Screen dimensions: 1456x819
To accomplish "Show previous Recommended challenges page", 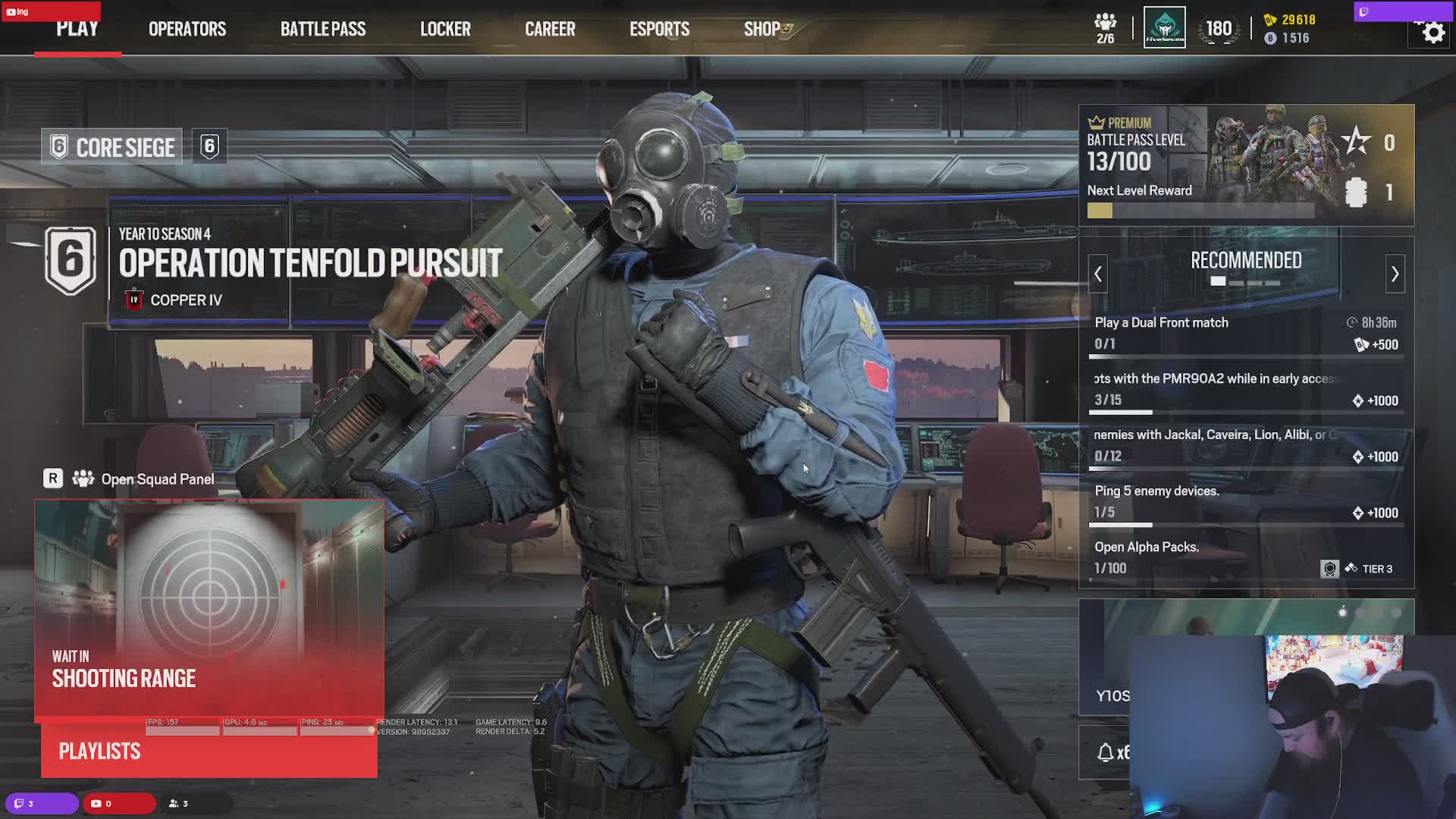I will (1098, 274).
